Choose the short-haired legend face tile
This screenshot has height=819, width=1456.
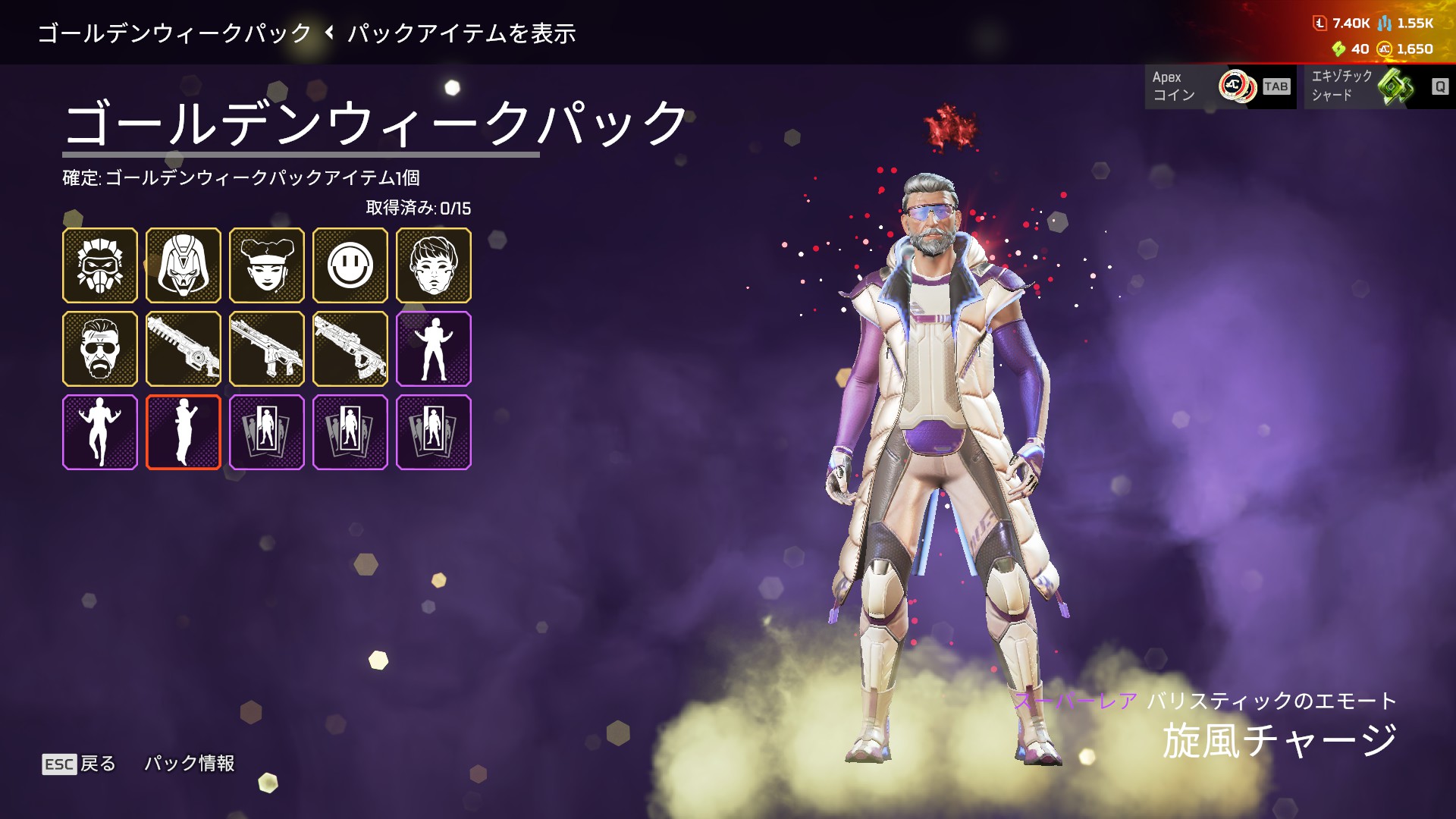point(434,265)
